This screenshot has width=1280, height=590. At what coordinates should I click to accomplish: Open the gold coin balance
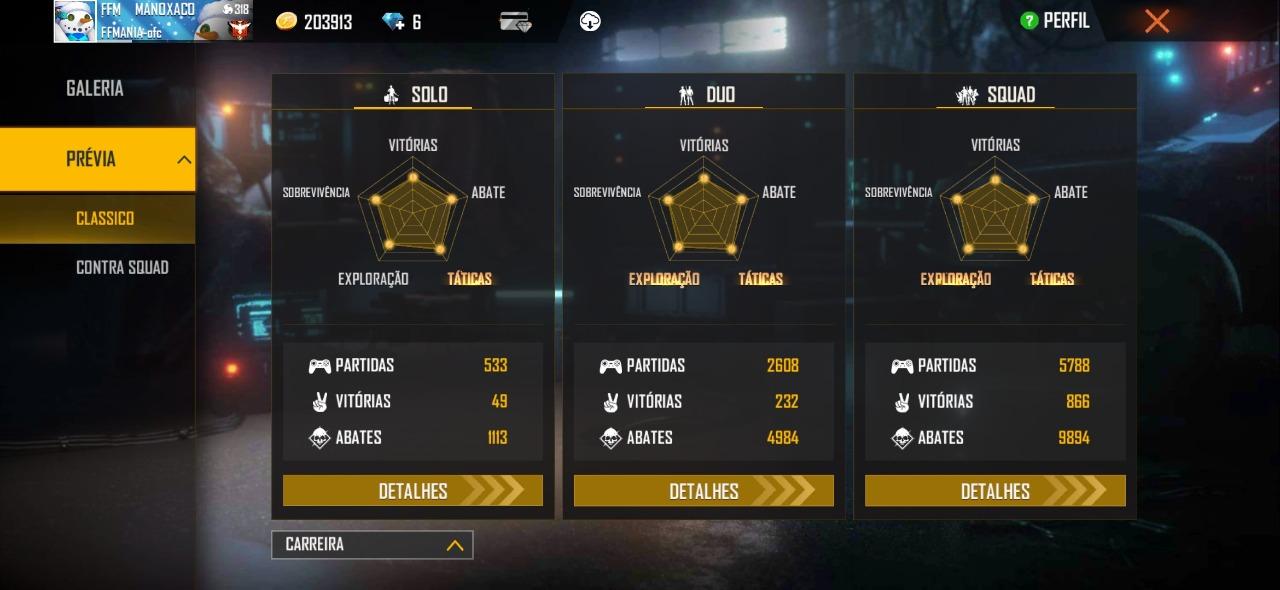[314, 22]
